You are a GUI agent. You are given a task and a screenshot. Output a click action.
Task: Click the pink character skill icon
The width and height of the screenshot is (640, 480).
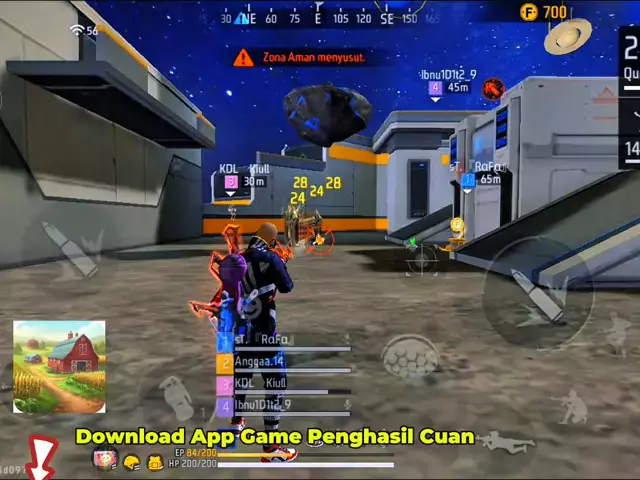[x=105, y=461]
